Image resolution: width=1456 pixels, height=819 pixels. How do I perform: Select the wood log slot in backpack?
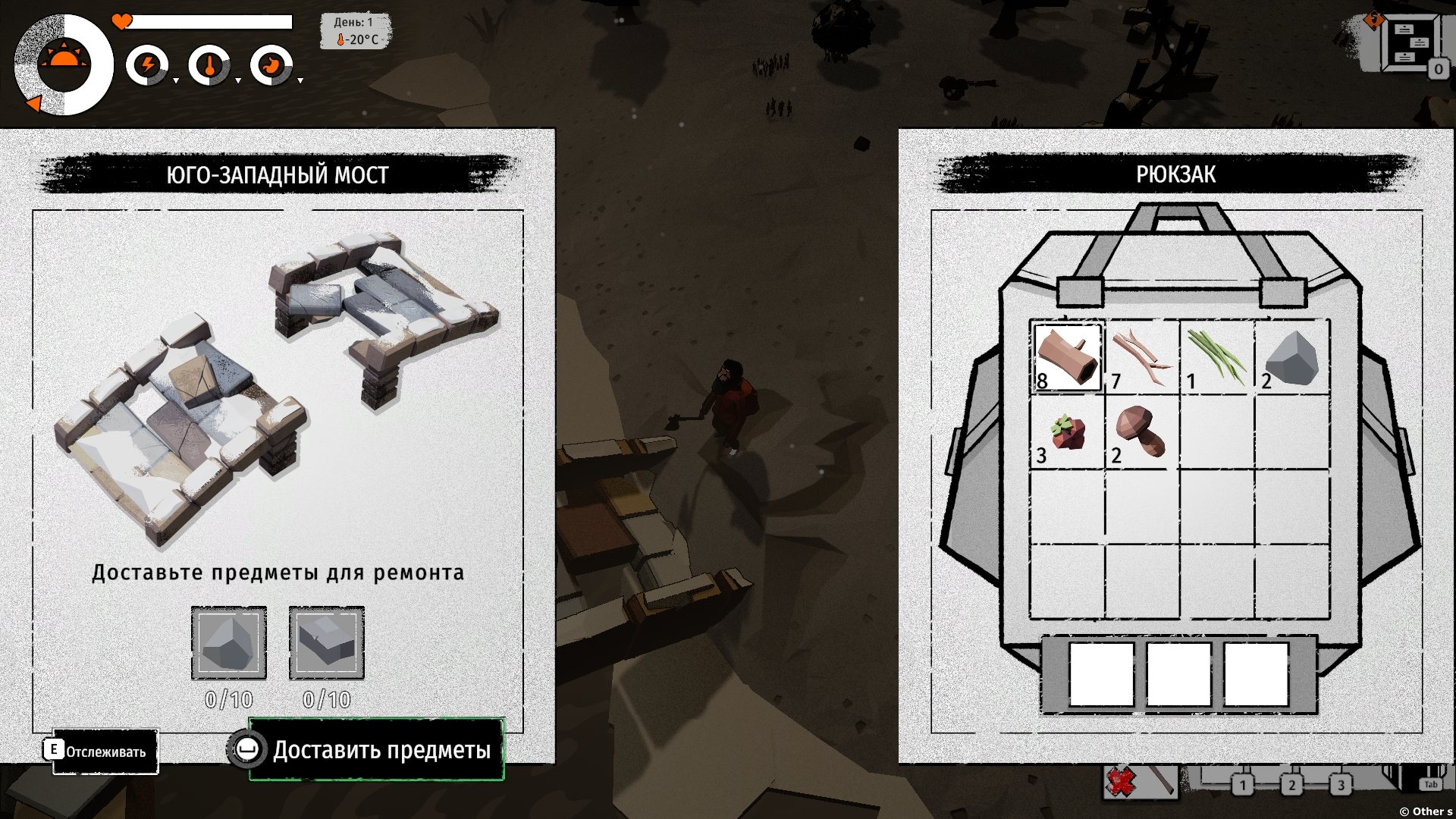(x=1067, y=357)
